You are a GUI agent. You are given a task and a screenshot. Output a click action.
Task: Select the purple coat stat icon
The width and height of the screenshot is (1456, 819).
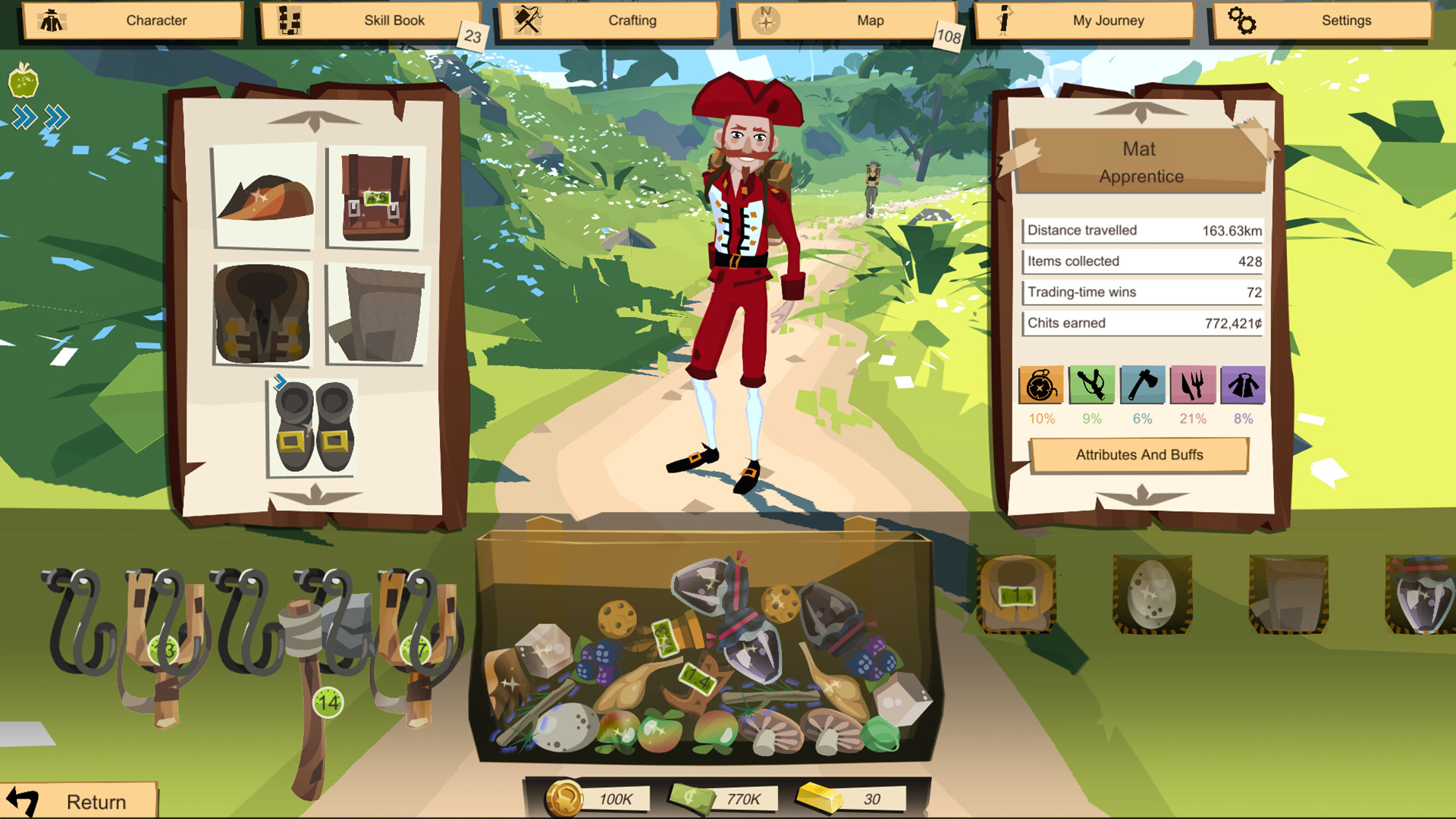click(x=1244, y=385)
